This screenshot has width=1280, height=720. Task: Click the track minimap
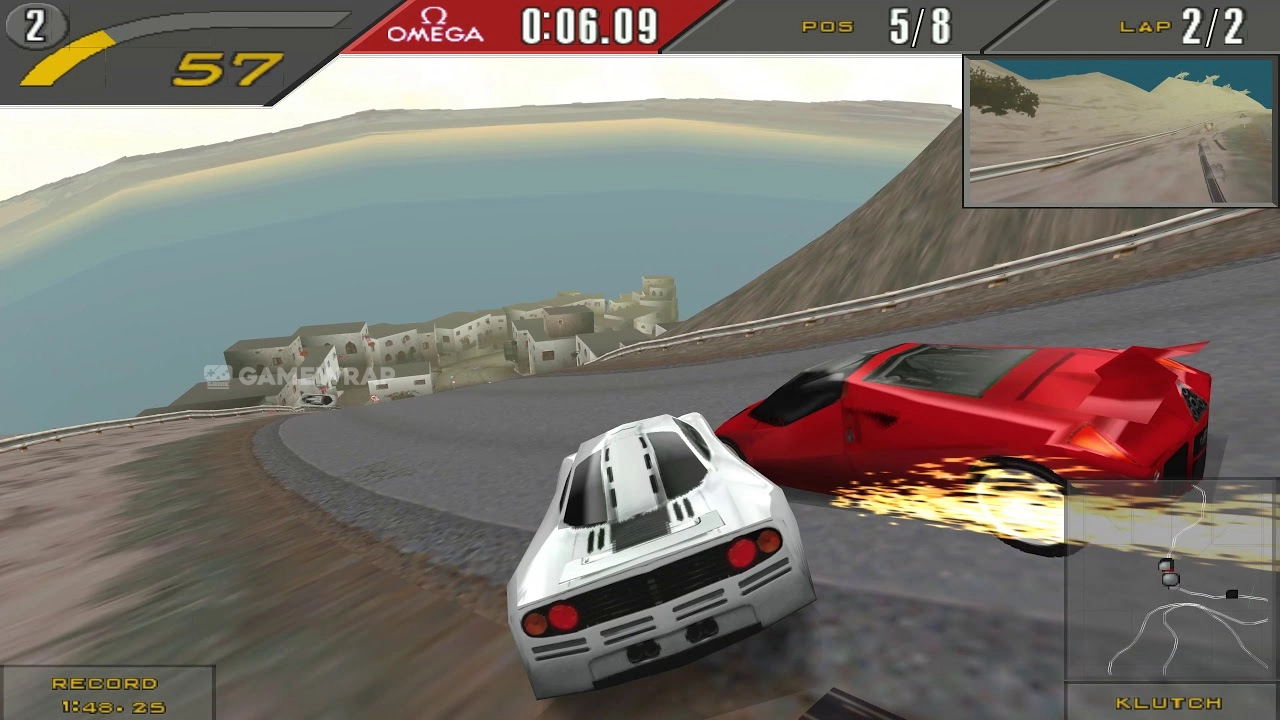click(1172, 581)
